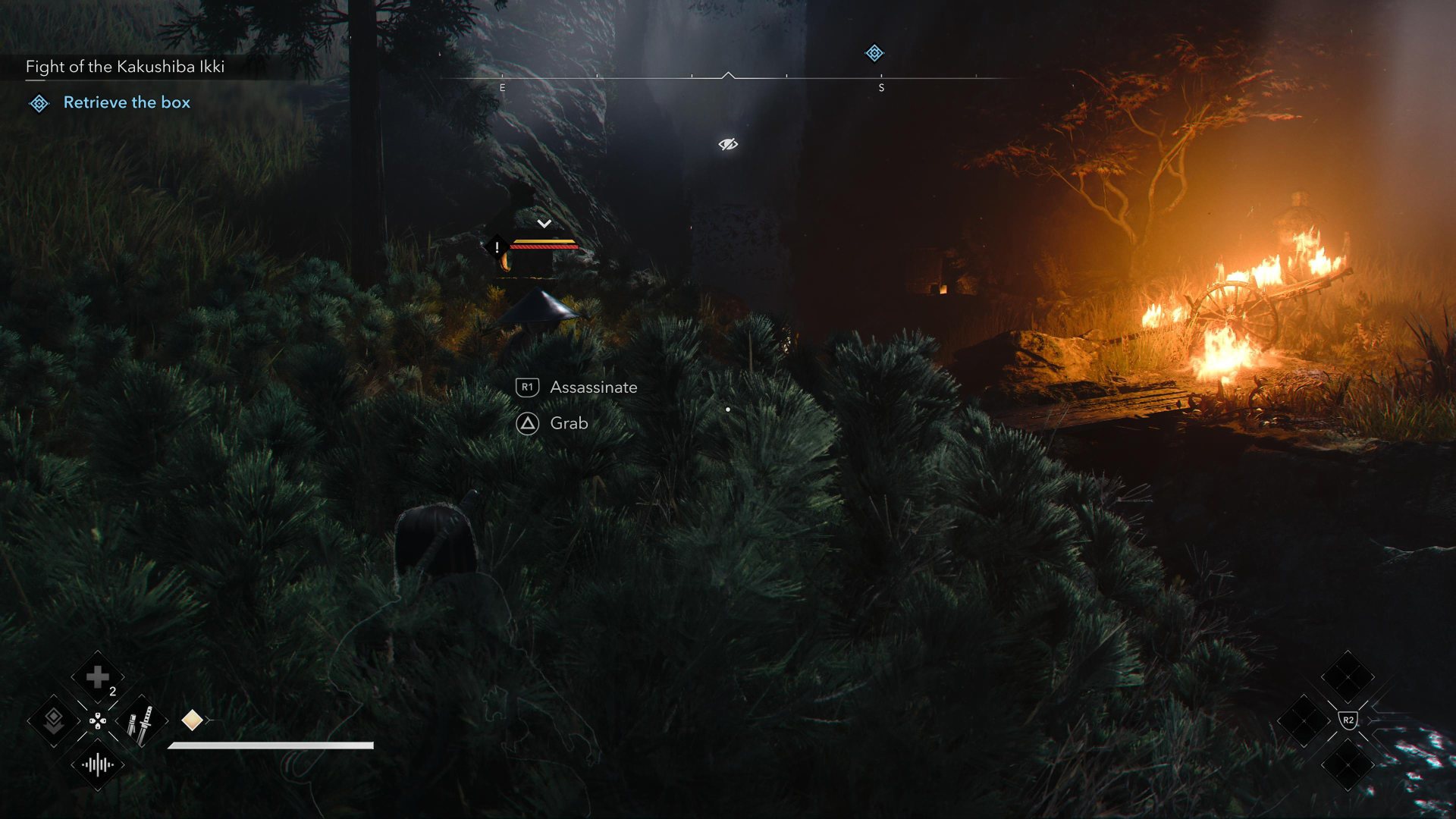Viewport: 1456px width, 819px height.
Task: Click the Assassinate action prompt label
Action: click(x=593, y=388)
